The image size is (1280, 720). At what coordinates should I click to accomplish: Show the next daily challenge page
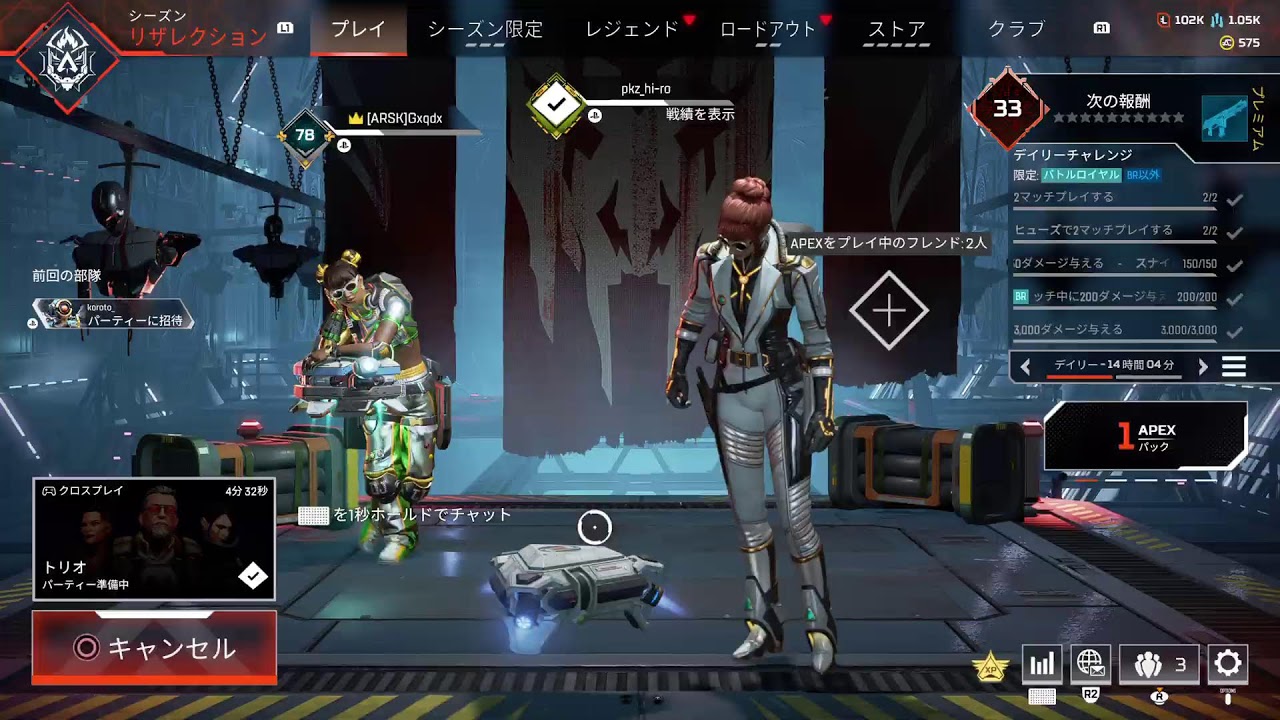(x=1203, y=367)
